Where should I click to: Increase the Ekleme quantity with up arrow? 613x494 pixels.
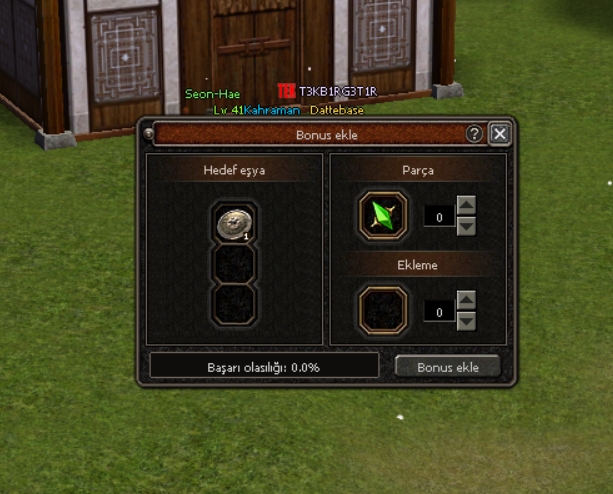click(x=466, y=301)
